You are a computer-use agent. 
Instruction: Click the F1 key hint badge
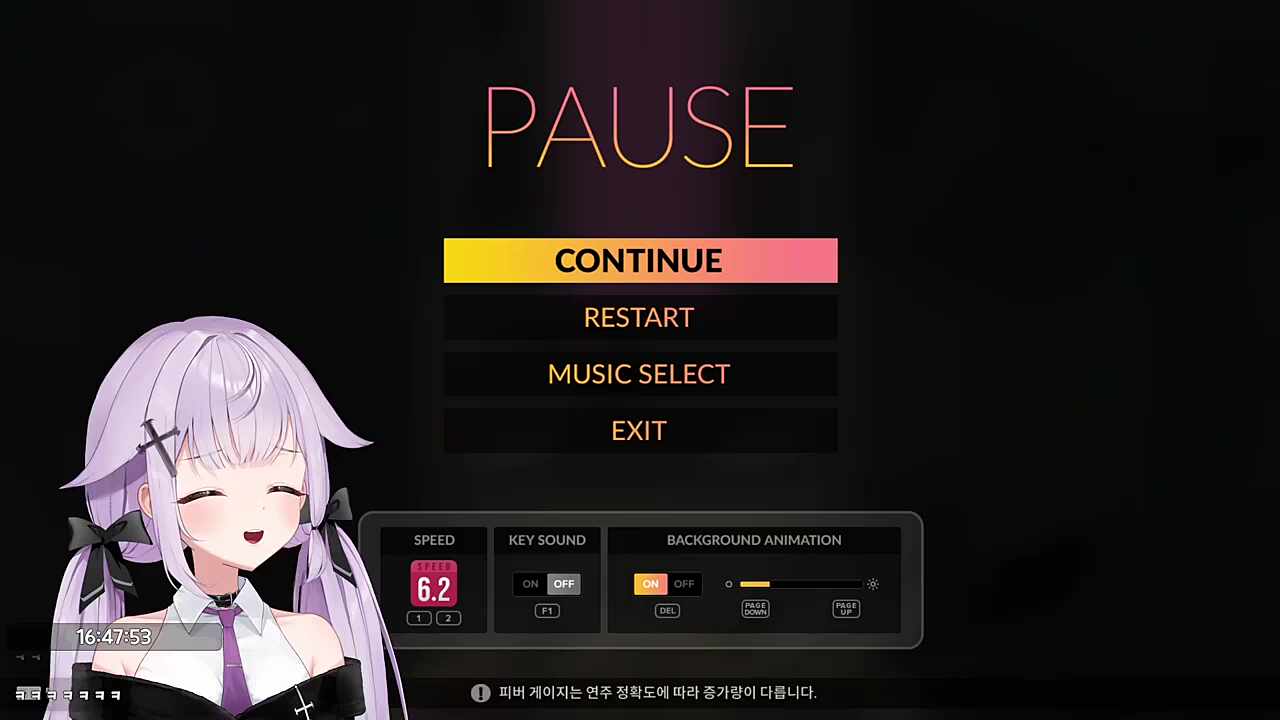click(x=547, y=610)
